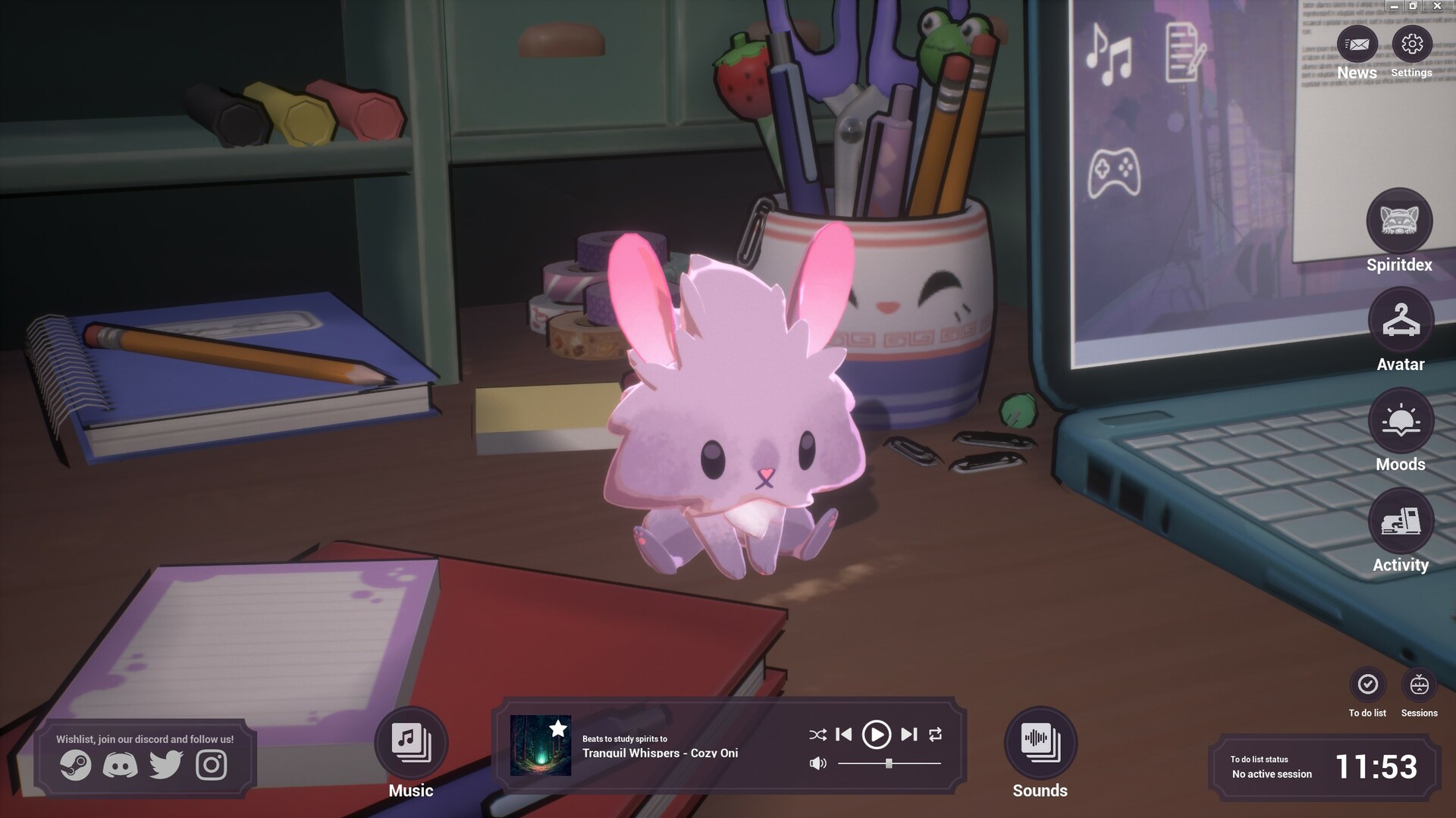This screenshot has height=818, width=1456.
Task: Play the Tranquil Whispers track
Action: 877,734
